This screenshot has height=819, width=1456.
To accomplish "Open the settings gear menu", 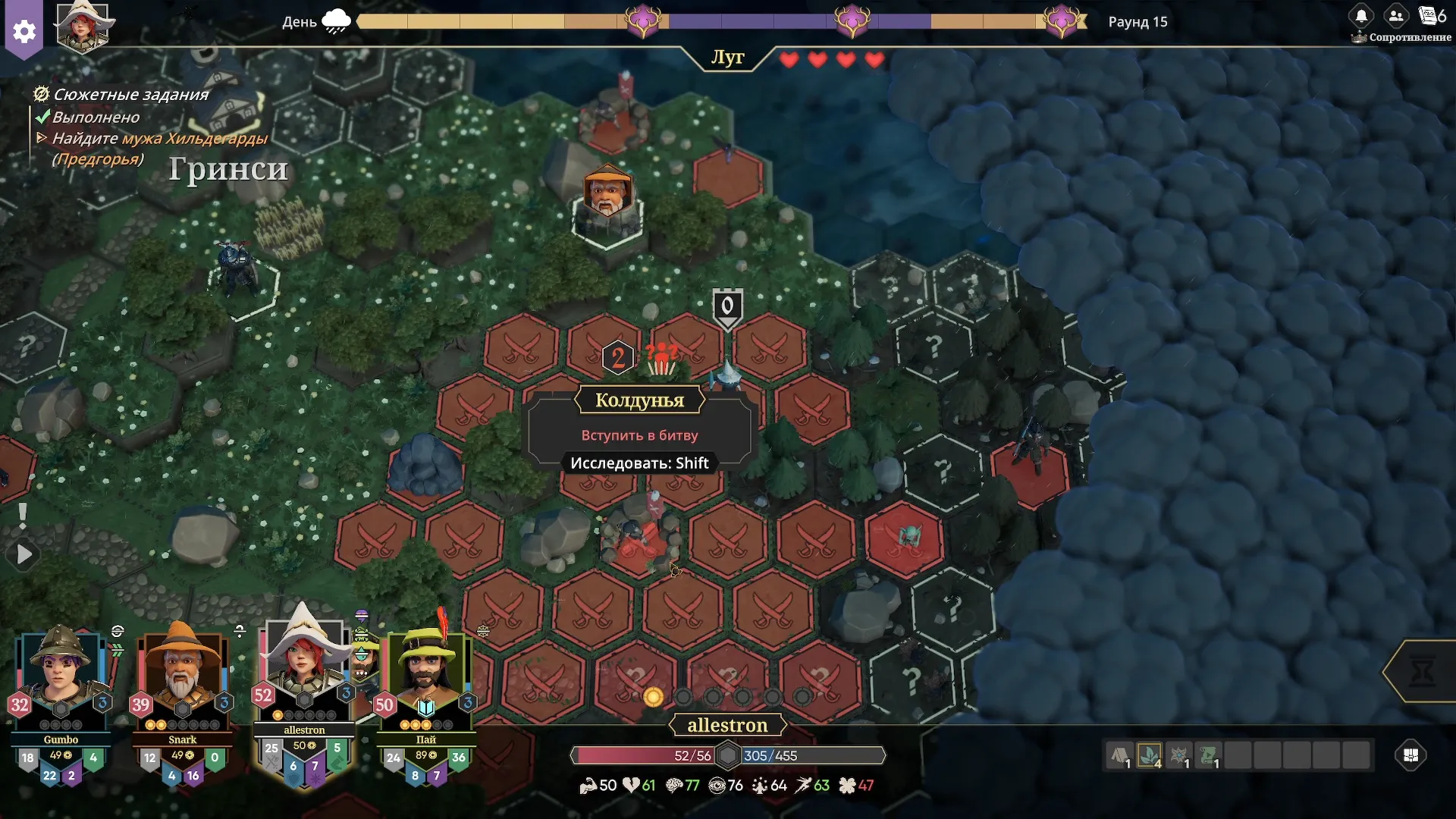I will pyautogui.click(x=24, y=32).
